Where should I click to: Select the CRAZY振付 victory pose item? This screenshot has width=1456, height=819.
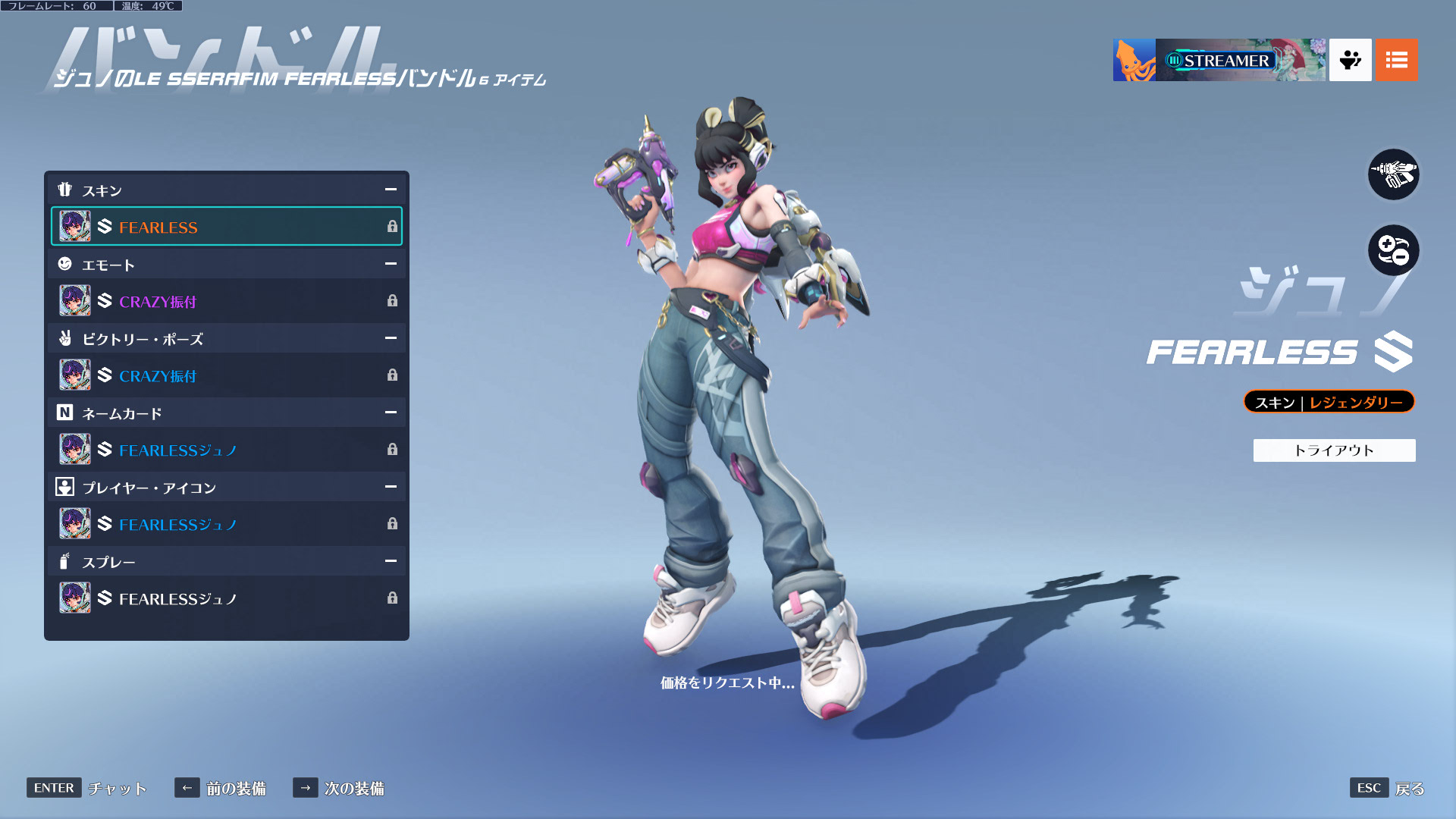click(226, 375)
